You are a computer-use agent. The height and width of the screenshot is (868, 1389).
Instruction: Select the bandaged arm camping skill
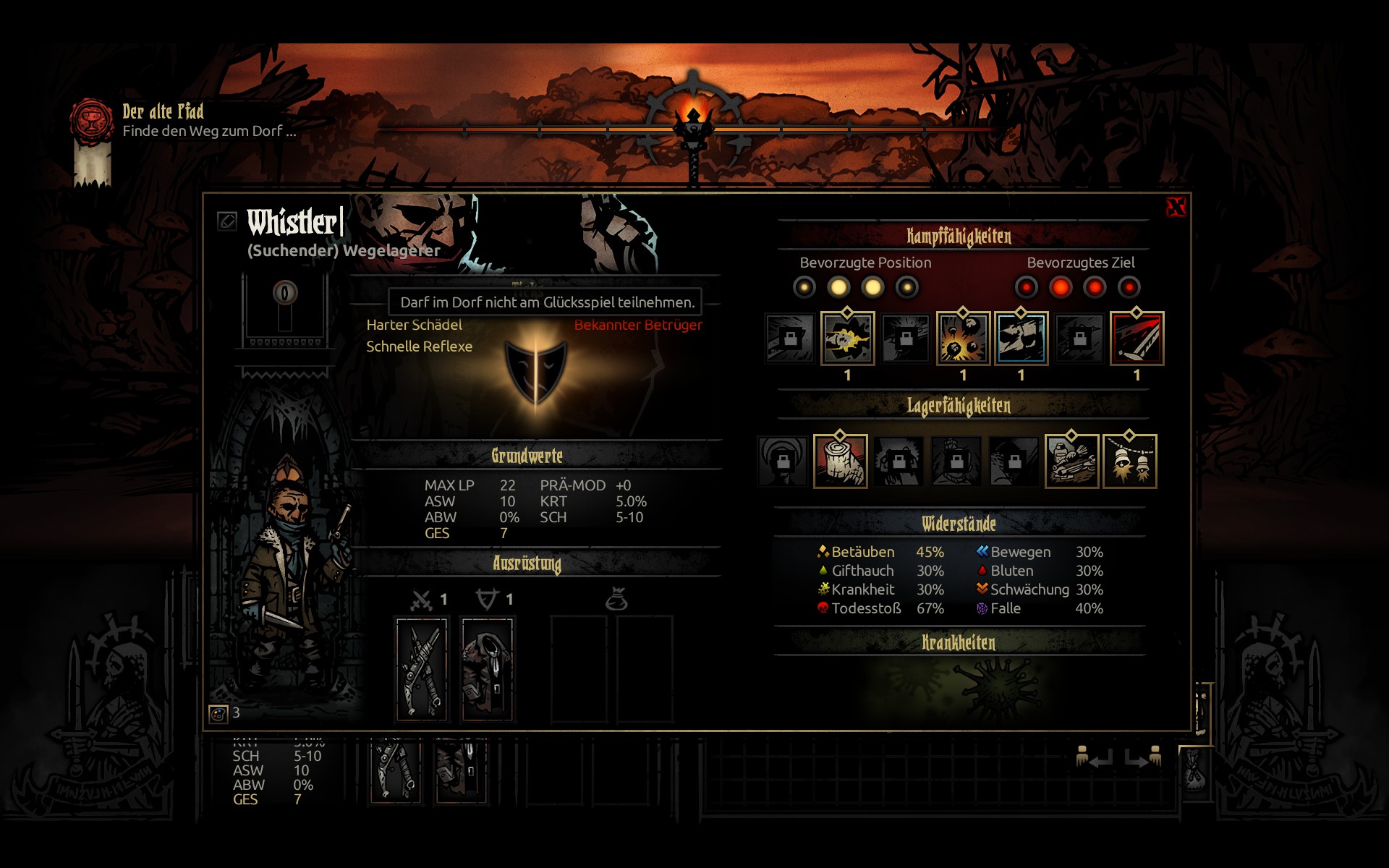[x=840, y=461]
